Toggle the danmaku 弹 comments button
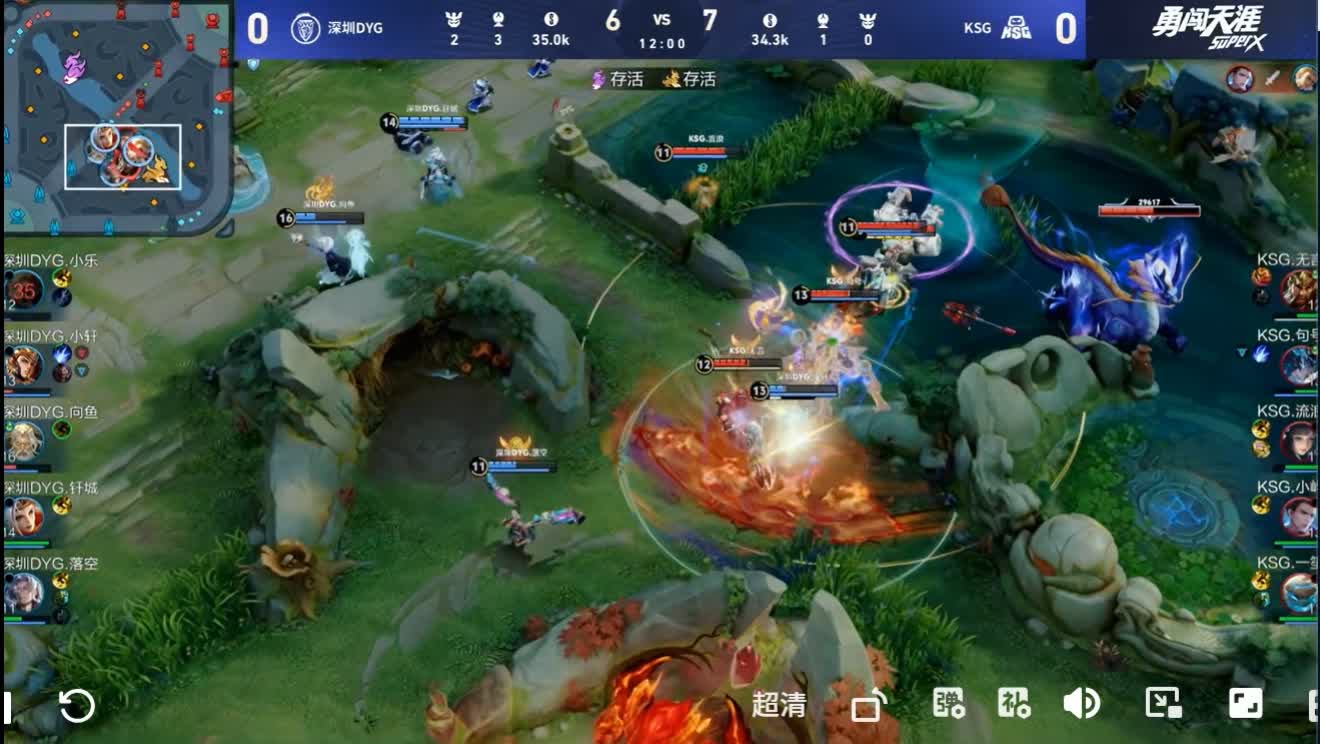1320x744 pixels. [x=948, y=704]
